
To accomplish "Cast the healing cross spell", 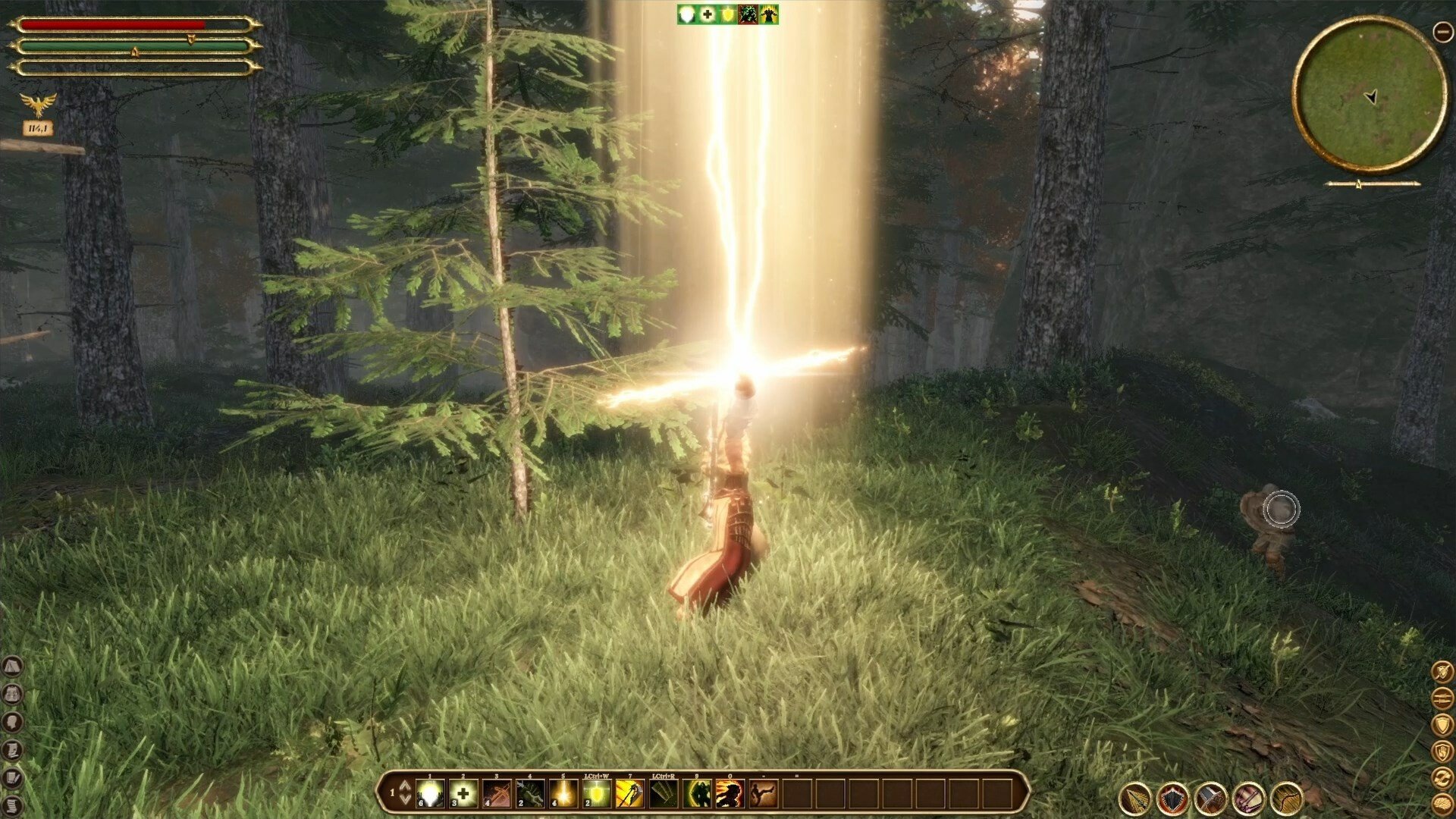I will pos(463,794).
